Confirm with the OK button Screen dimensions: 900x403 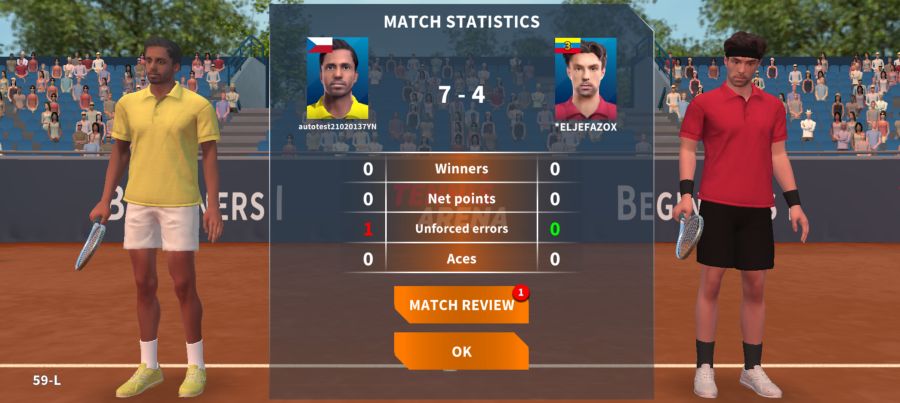coord(461,351)
